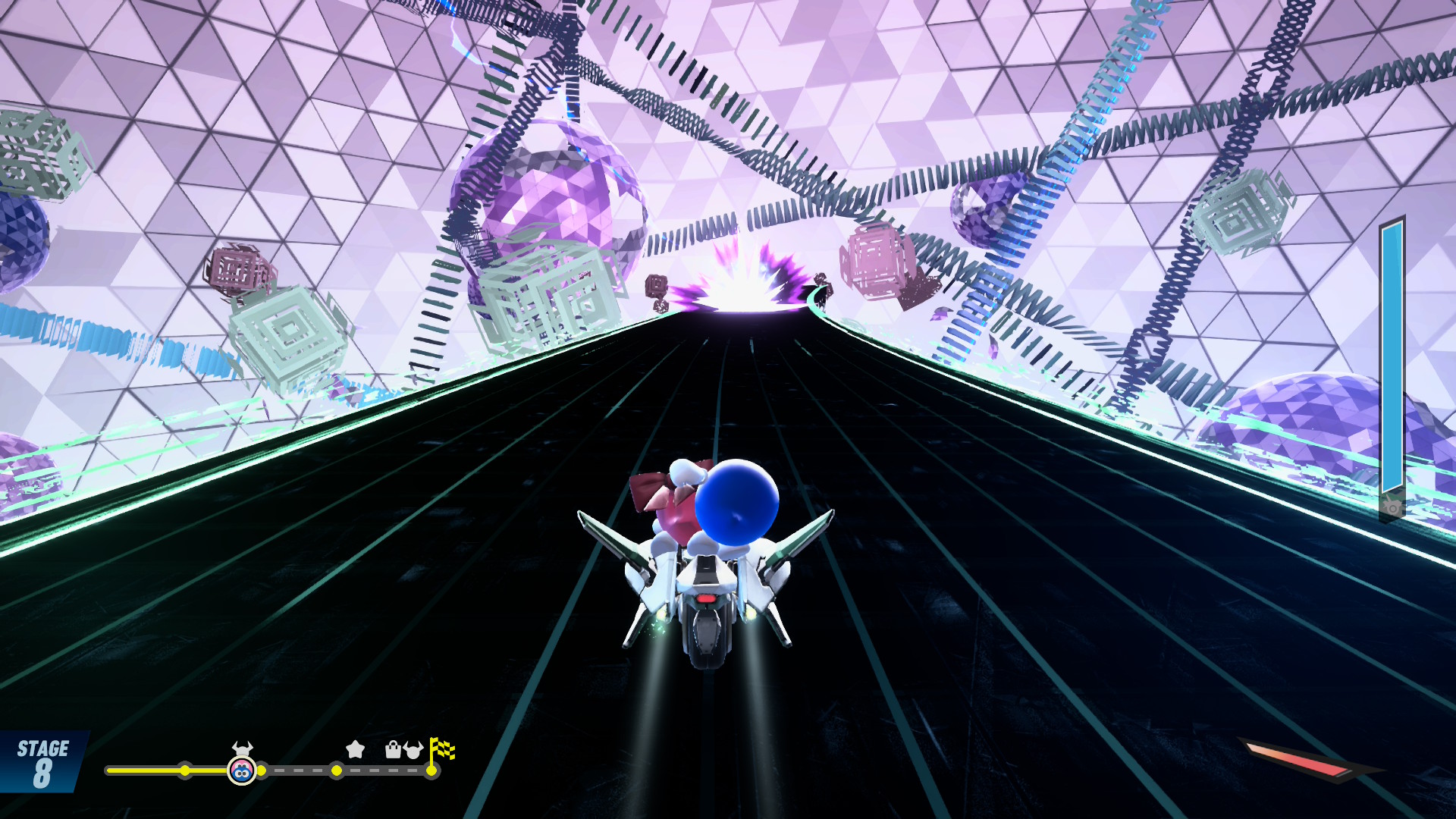Click the star checkpoint icon on stage tracker
The width and height of the screenshot is (1456, 819).
pos(355,749)
